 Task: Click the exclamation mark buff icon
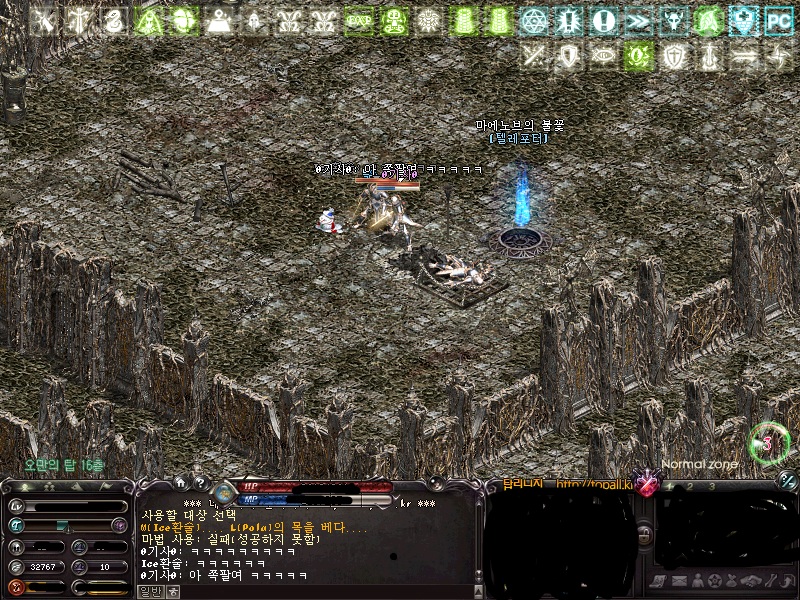pos(603,20)
